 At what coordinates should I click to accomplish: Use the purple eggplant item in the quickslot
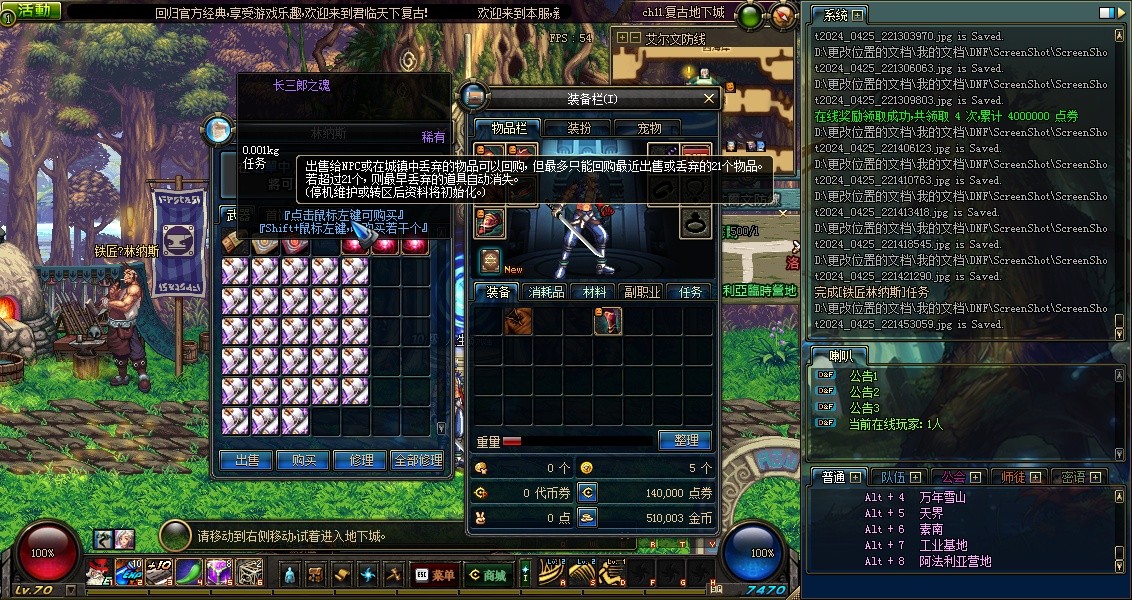point(189,572)
